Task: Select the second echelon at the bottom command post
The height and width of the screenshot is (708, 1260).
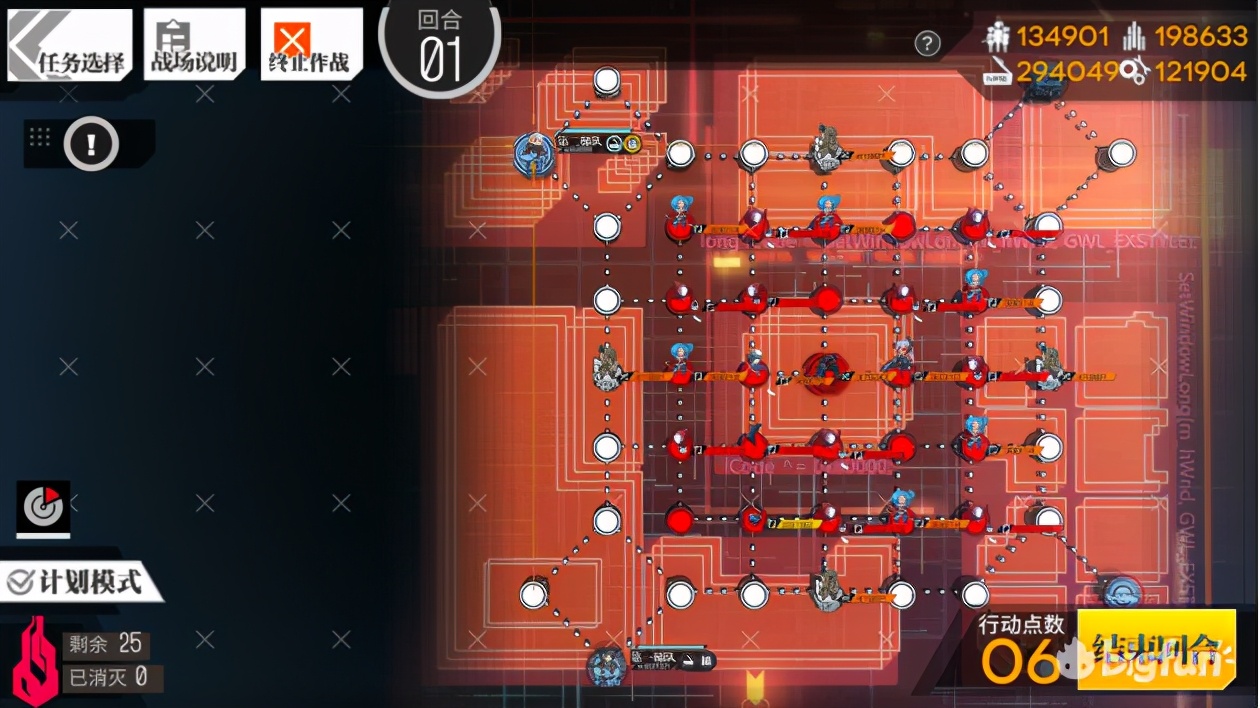Action: point(606,664)
